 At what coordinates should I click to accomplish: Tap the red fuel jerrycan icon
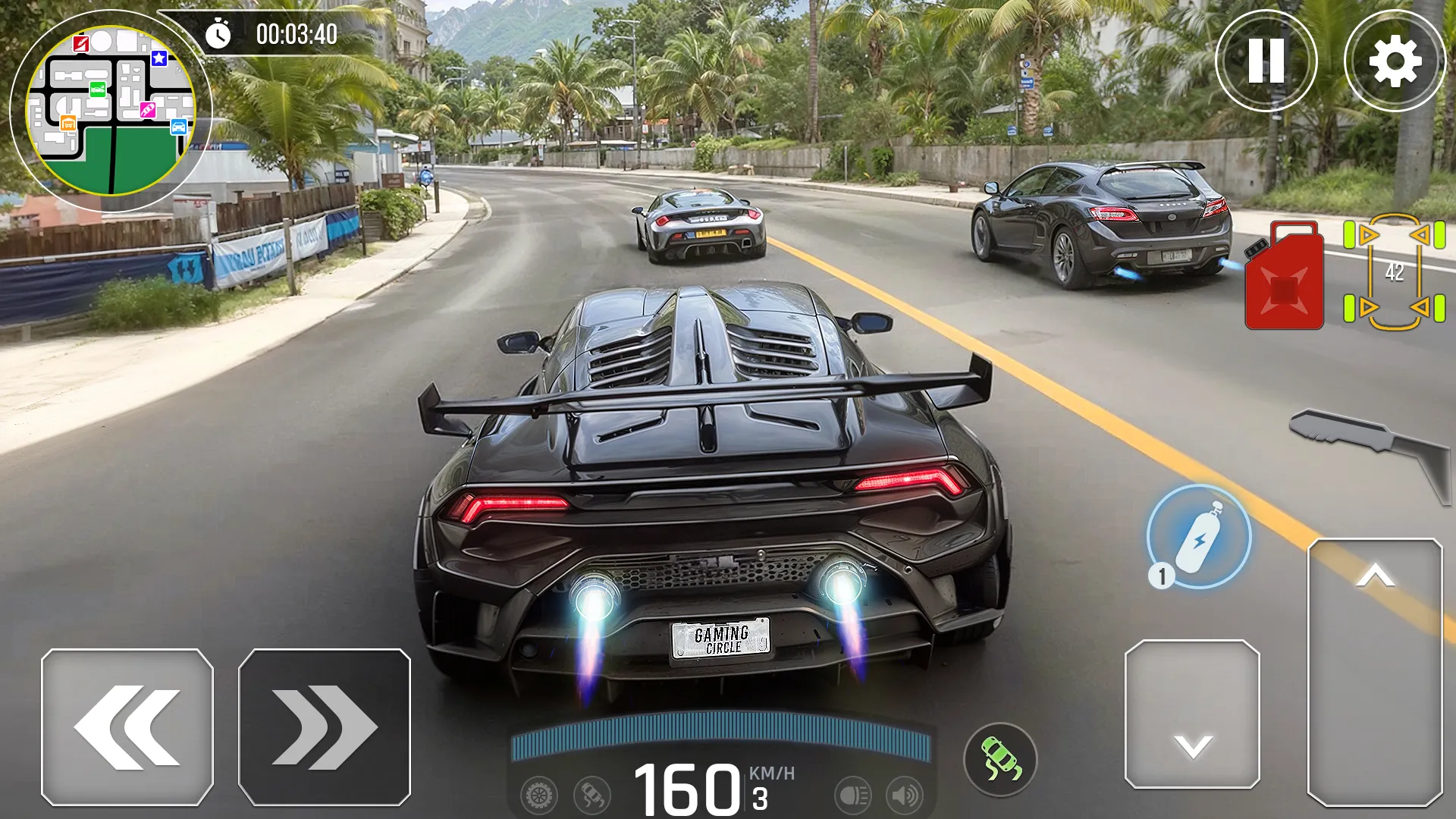pos(1285,276)
